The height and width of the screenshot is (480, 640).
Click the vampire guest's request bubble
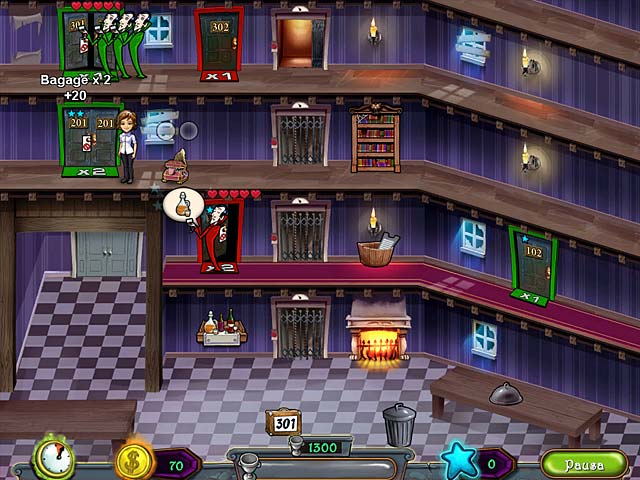pos(180,203)
